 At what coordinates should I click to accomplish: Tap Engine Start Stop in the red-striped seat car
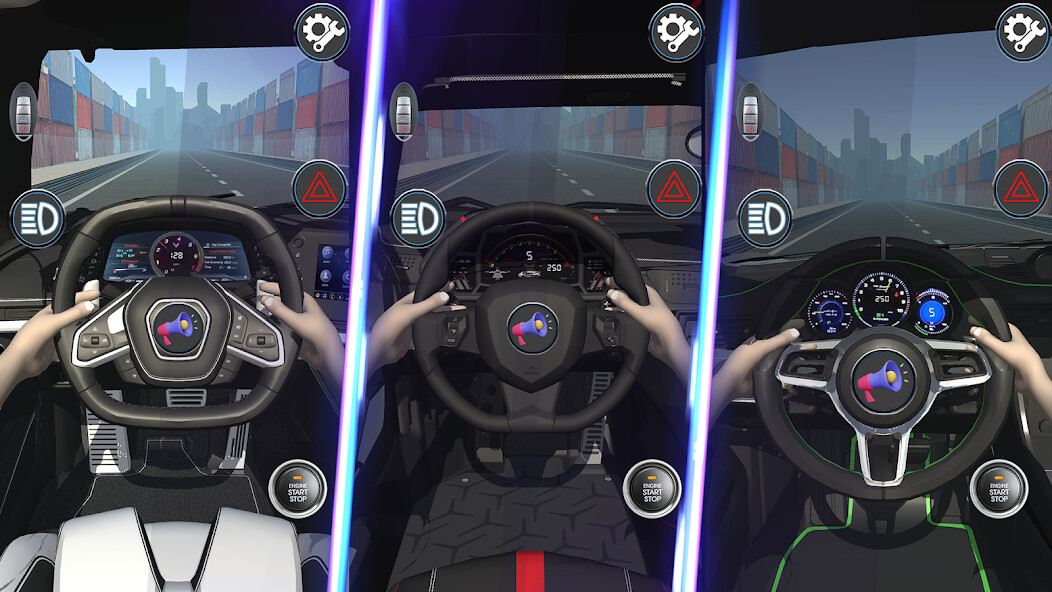click(651, 488)
